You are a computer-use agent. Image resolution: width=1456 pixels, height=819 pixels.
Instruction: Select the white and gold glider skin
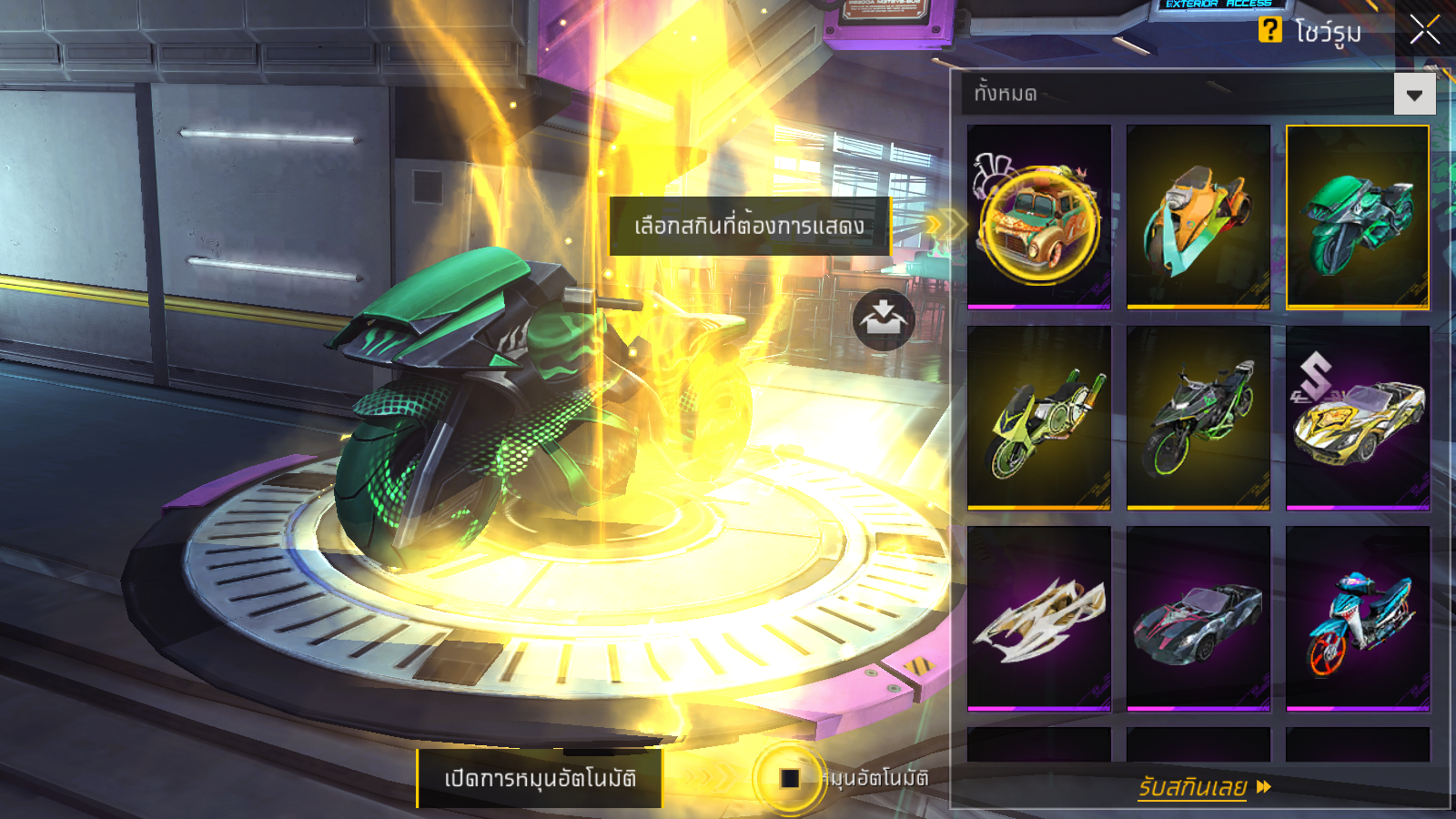1038,619
